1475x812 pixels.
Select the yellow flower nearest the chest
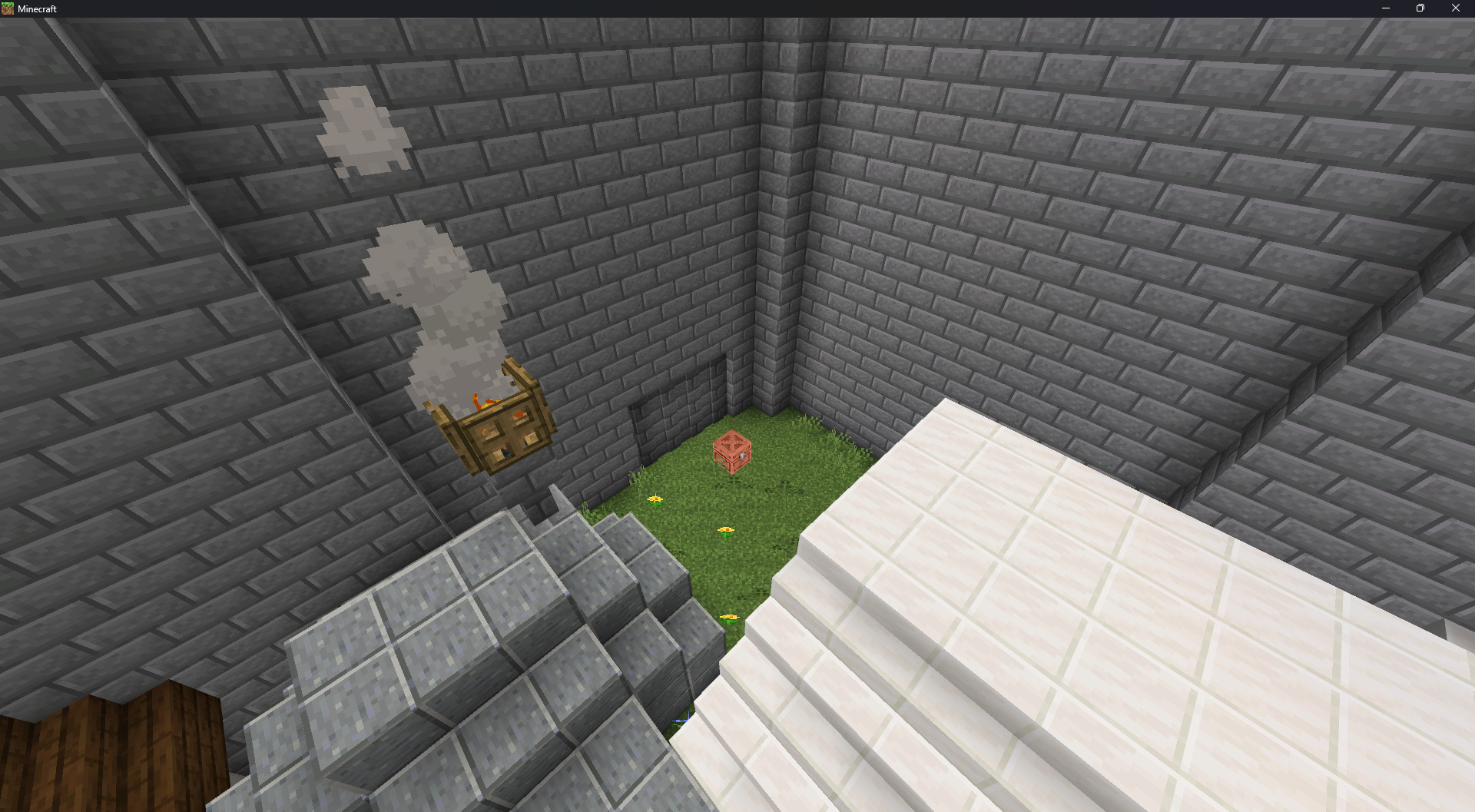(x=725, y=530)
